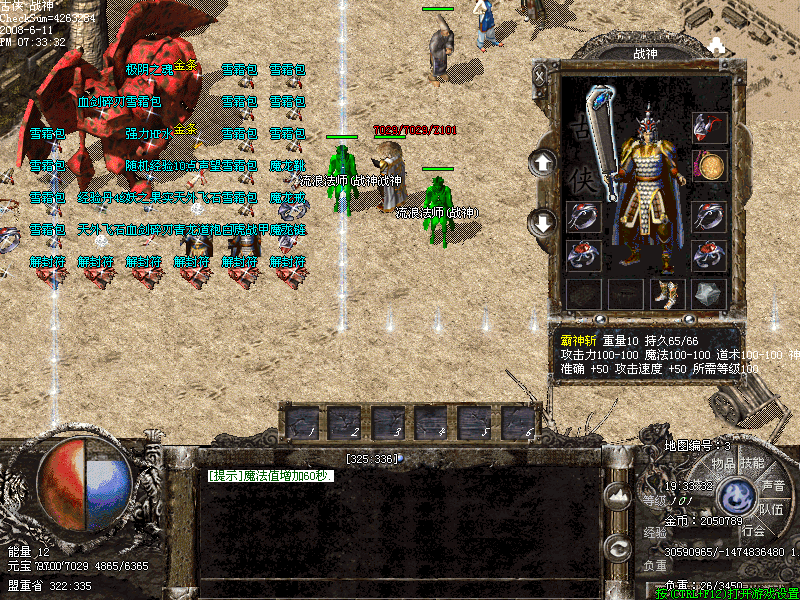Select hotbar slot 6
800x600 pixels.
519,423
